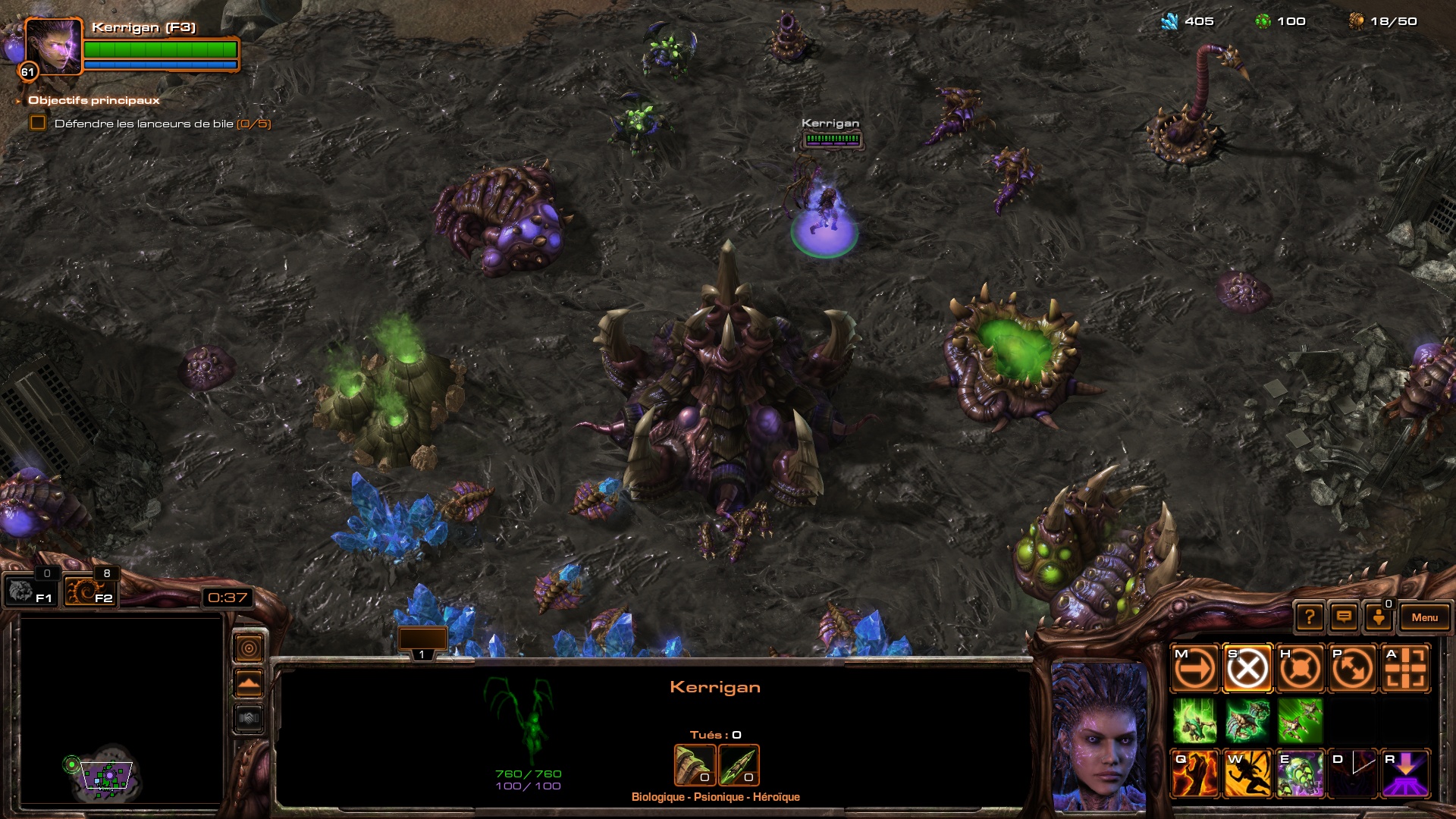Toggle the main objective checkbox for bile launchers
Image resolution: width=1456 pixels, height=819 pixels.
coord(38,123)
